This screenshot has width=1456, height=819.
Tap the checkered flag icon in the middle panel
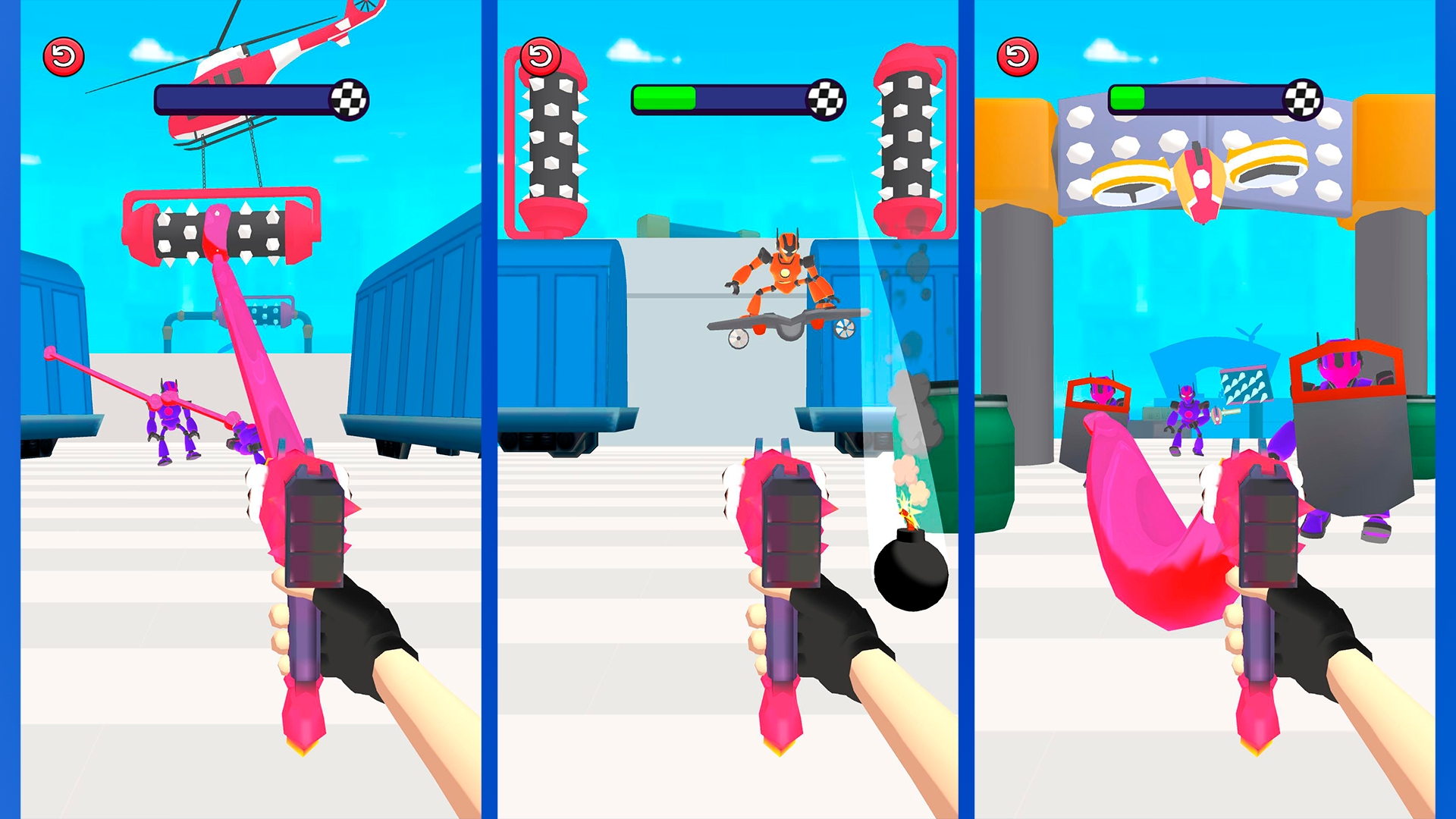(x=827, y=98)
